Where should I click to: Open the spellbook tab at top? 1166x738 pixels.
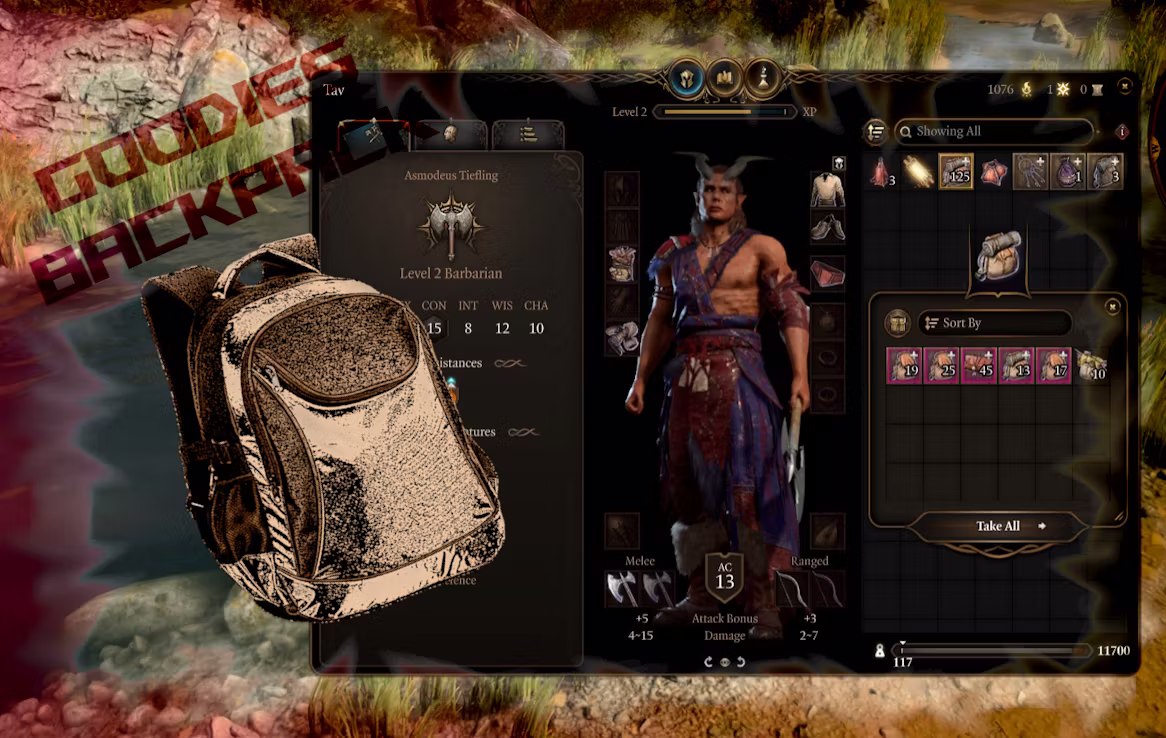[724, 78]
